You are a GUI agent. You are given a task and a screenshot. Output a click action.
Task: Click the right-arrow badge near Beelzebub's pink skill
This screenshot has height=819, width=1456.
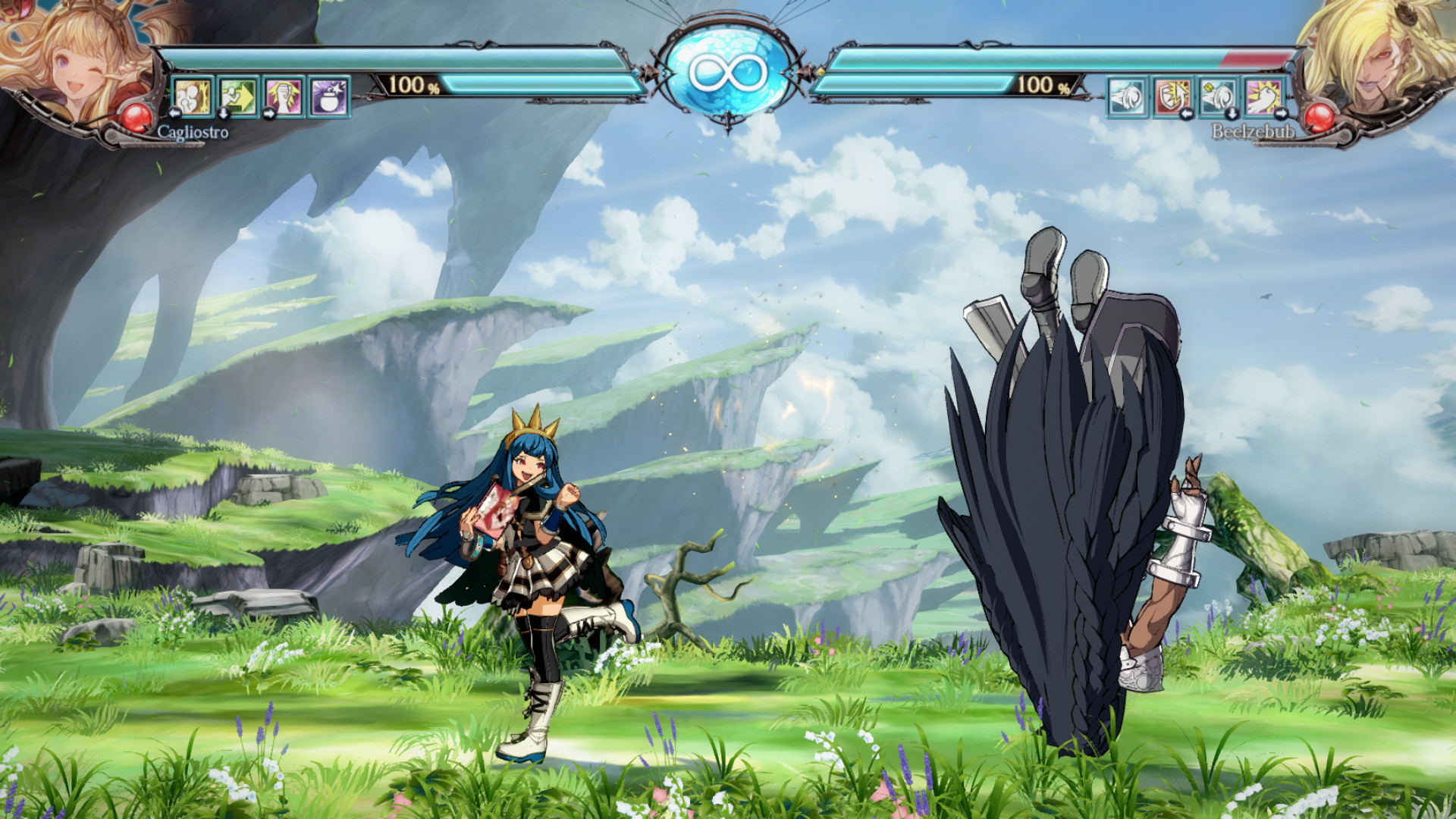(x=1280, y=115)
